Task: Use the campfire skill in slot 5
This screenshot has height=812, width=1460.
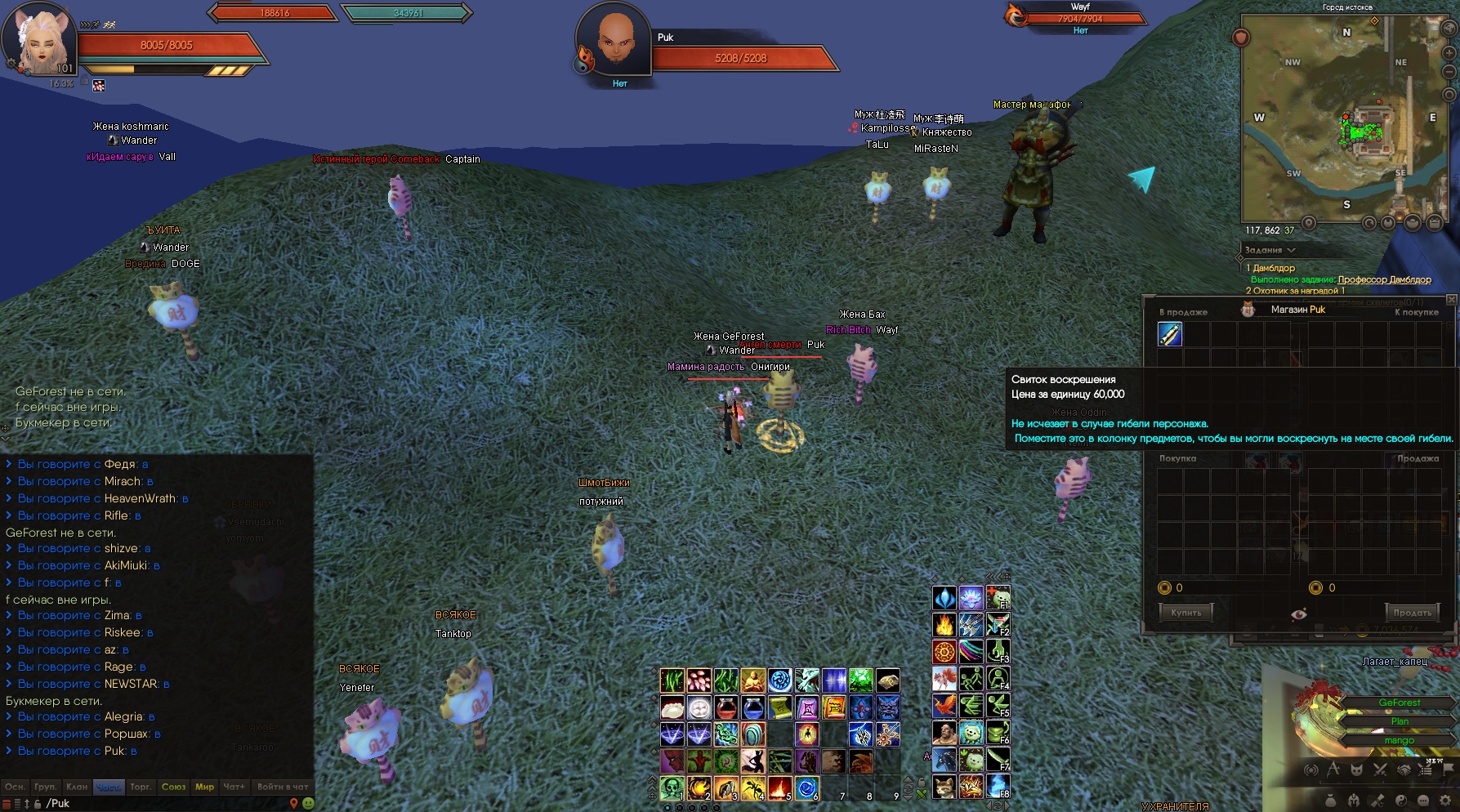Action: [x=779, y=787]
